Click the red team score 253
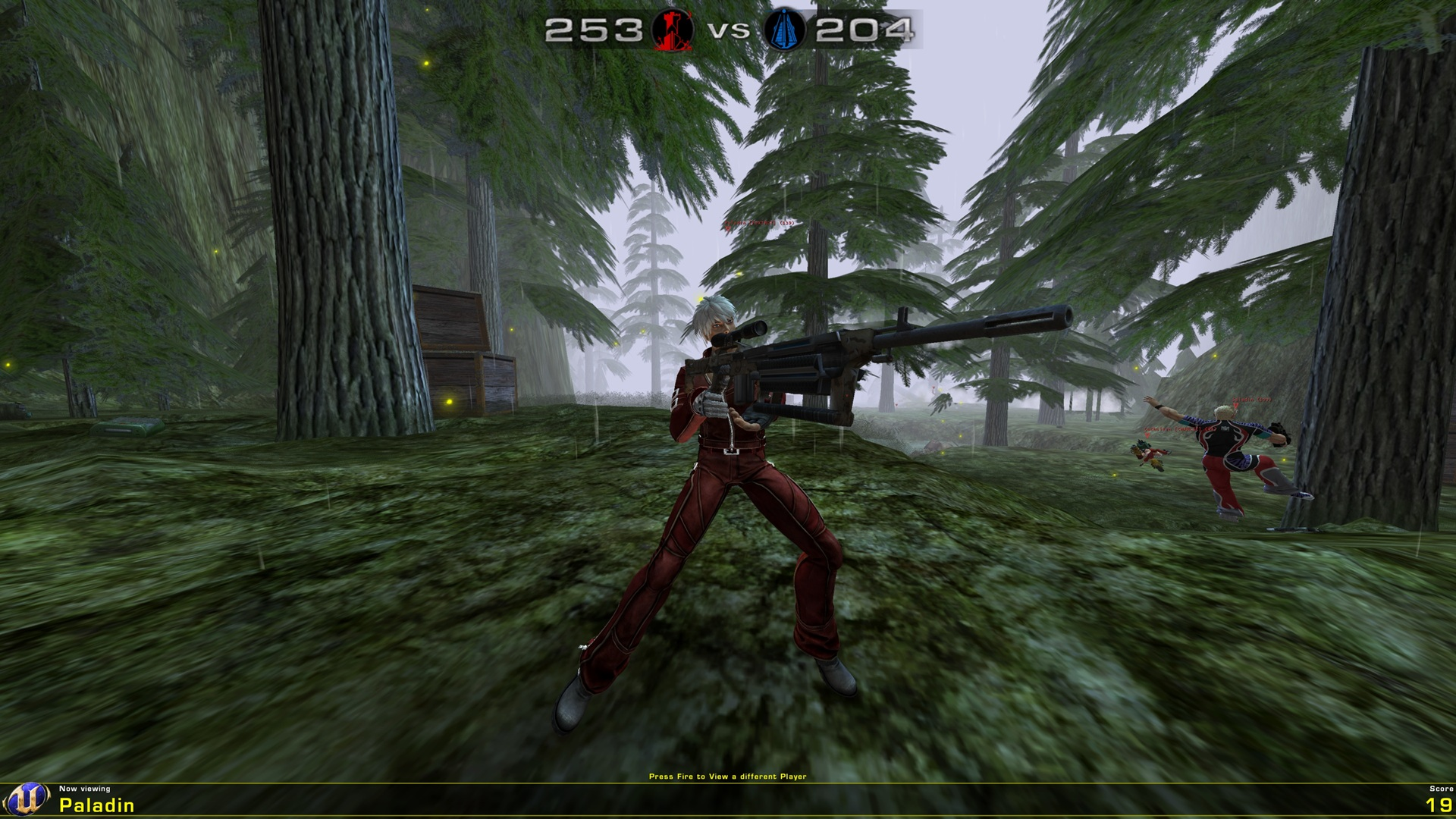The height and width of the screenshot is (819, 1456). (591, 31)
